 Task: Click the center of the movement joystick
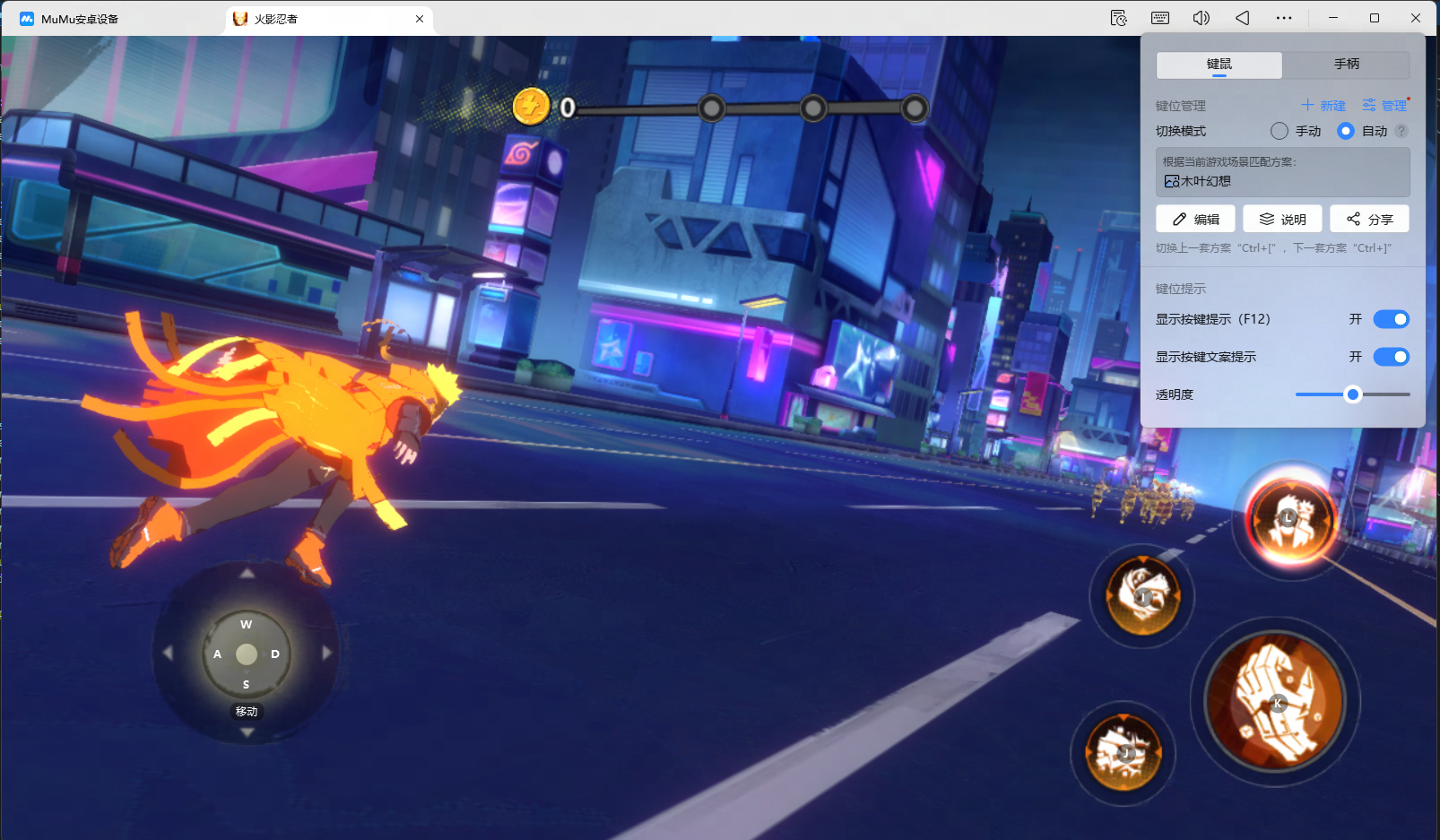click(247, 654)
